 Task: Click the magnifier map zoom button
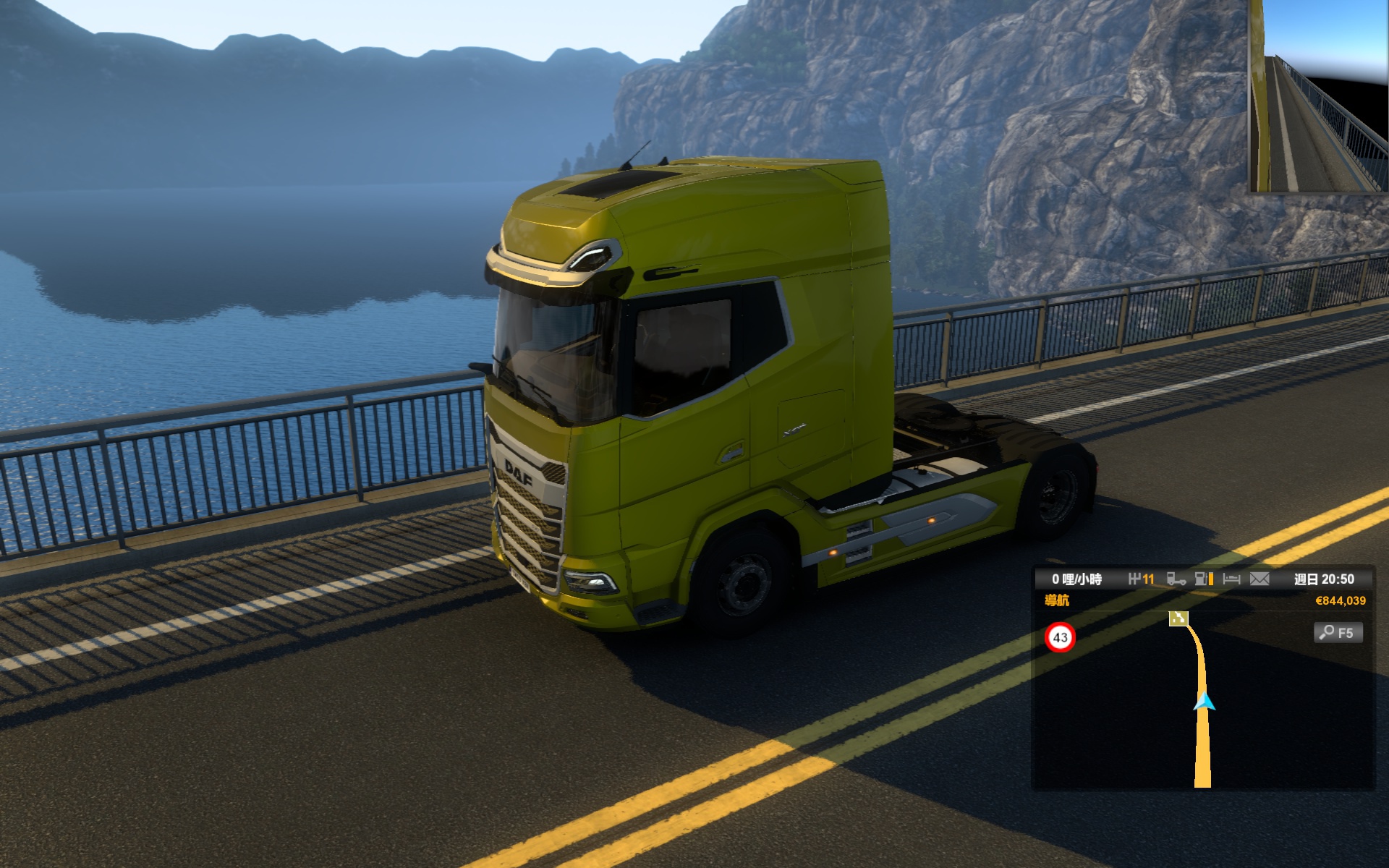(1338, 633)
